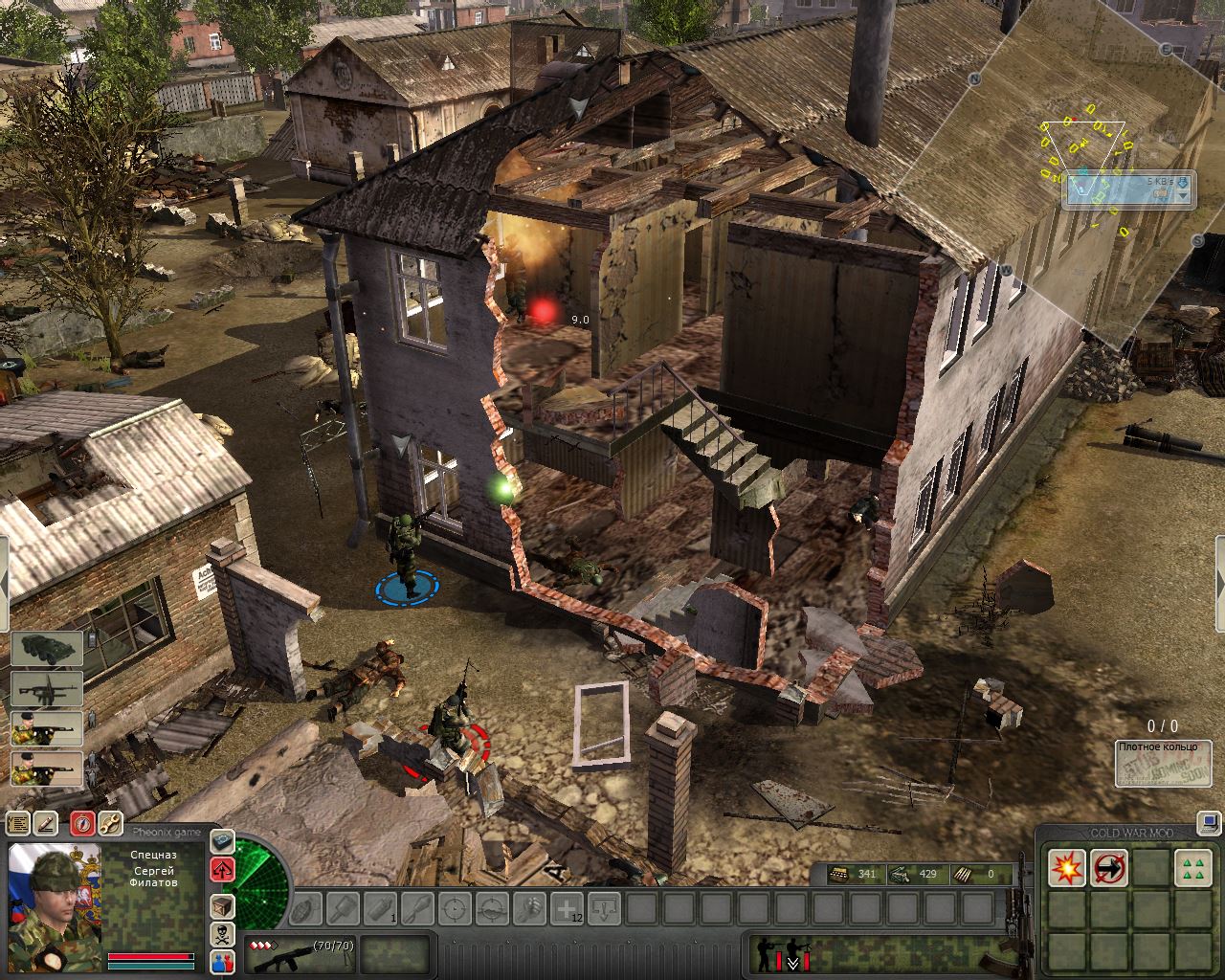Activate the explosion attack command
The width and height of the screenshot is (1225, 980).
(x=1066, y=868)
